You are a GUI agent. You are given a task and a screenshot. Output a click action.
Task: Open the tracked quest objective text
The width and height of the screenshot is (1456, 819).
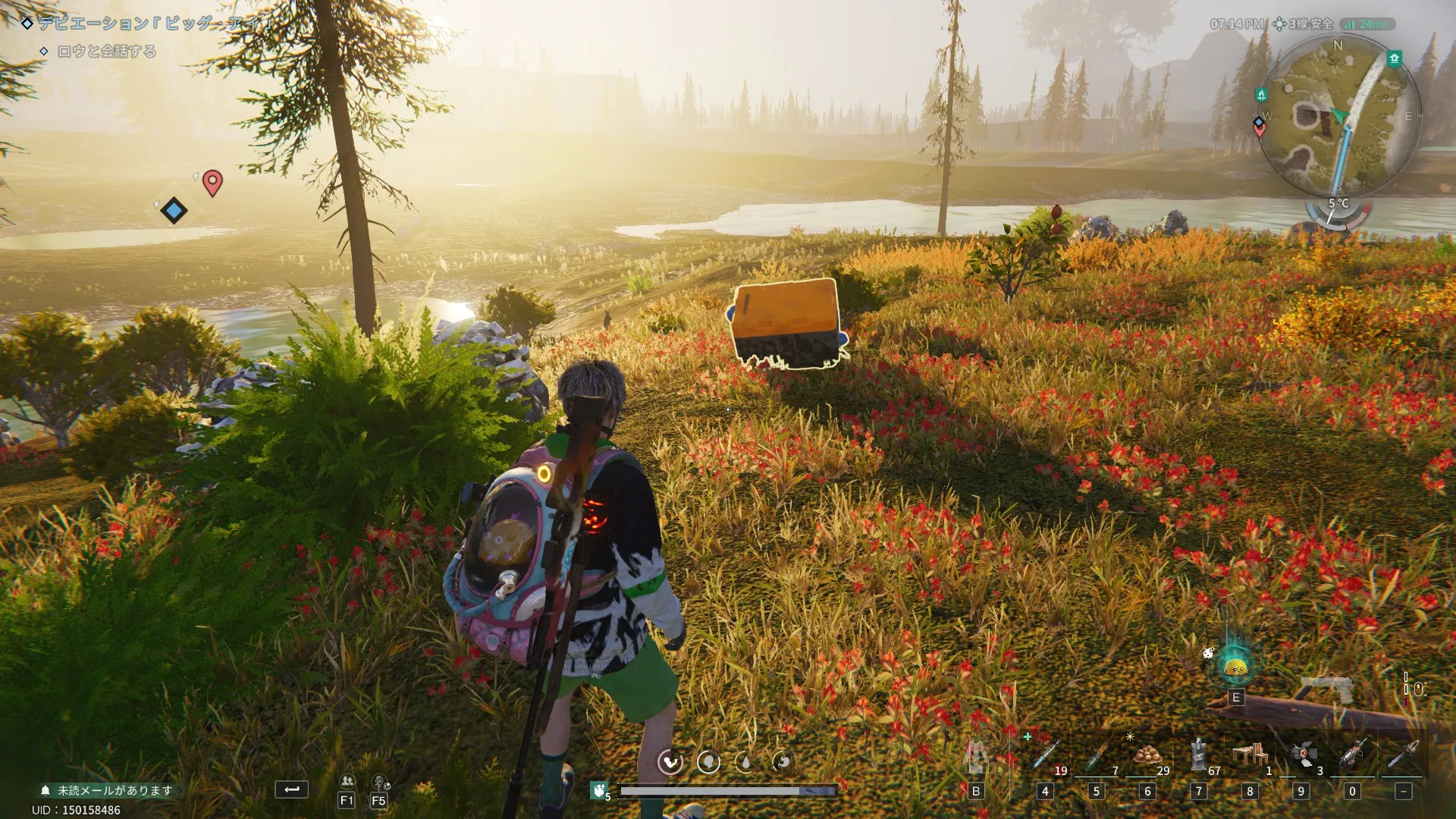coord(107,52)
